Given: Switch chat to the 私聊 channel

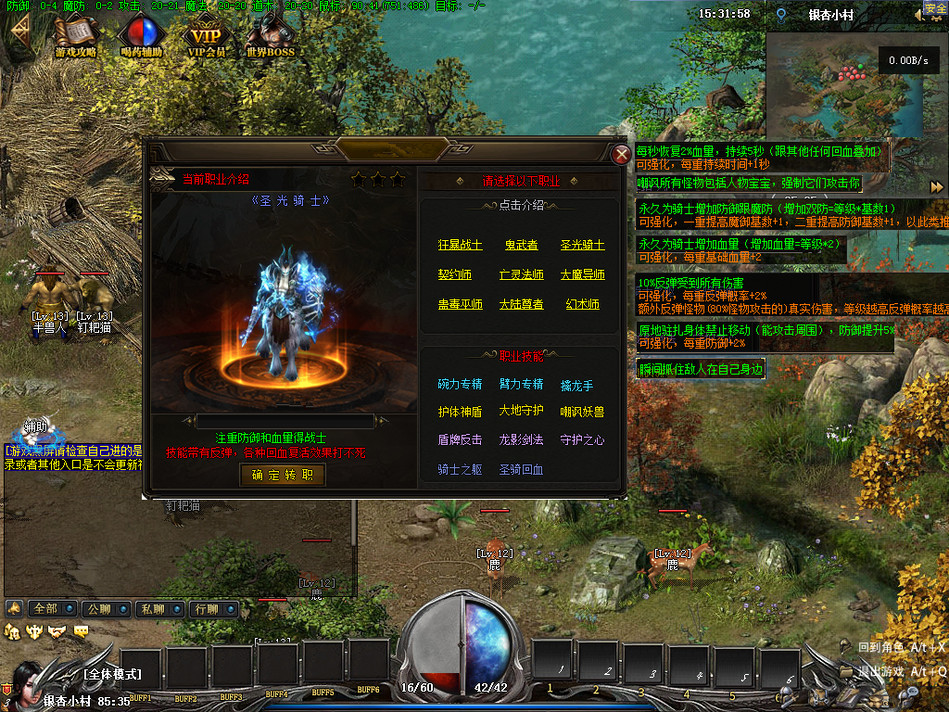Looking at the screenshot, I should click(152, 608).
